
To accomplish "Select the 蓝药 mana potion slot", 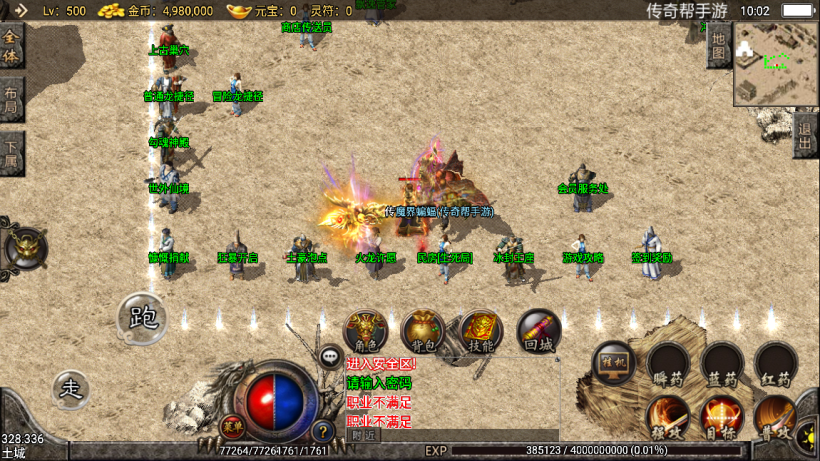I will click(x=721, y=364).
